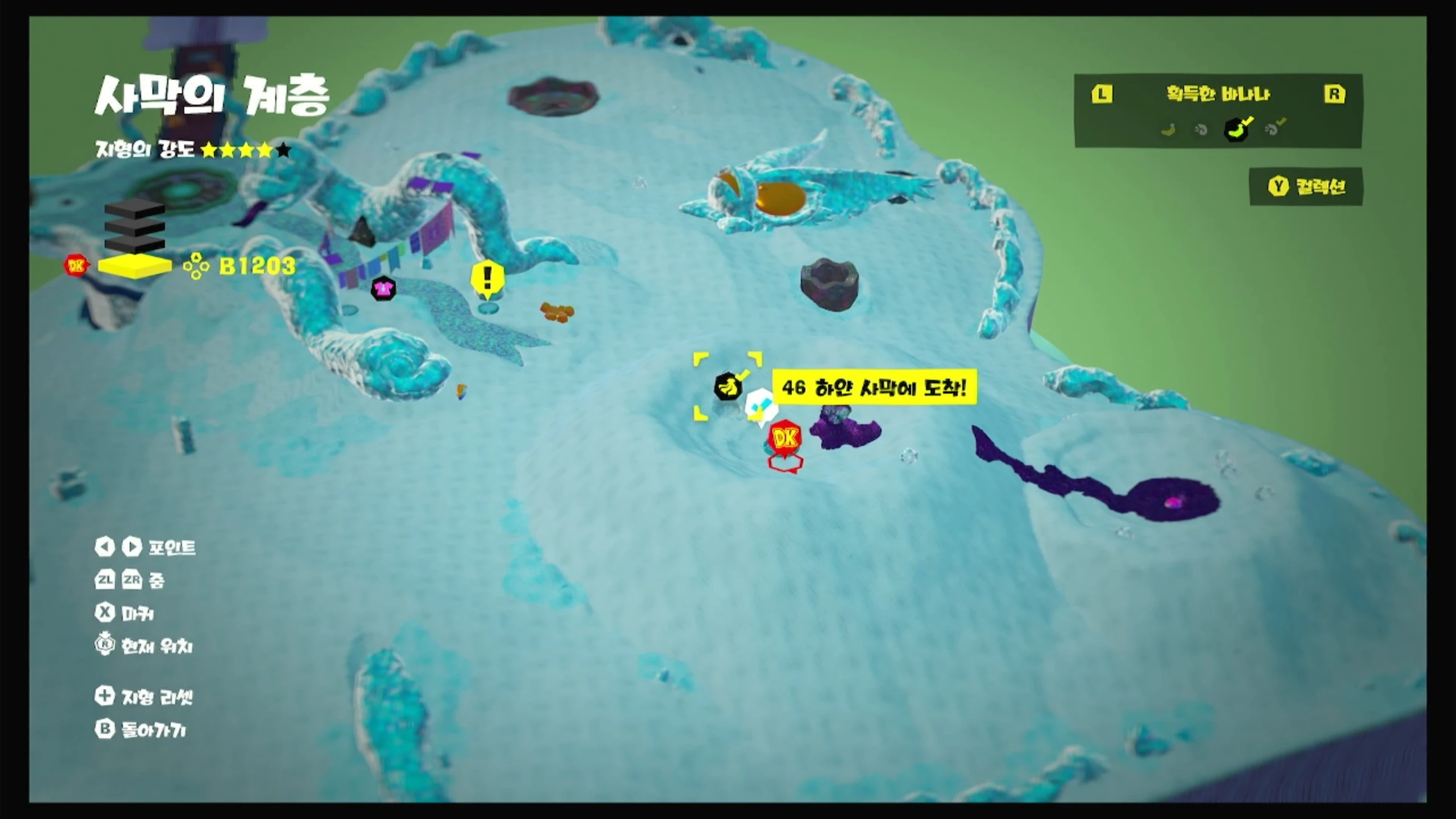The height and width of the screenshot is (819, 1456).
Task: Pick the collected banana marker on map
Action: (727, 387)
